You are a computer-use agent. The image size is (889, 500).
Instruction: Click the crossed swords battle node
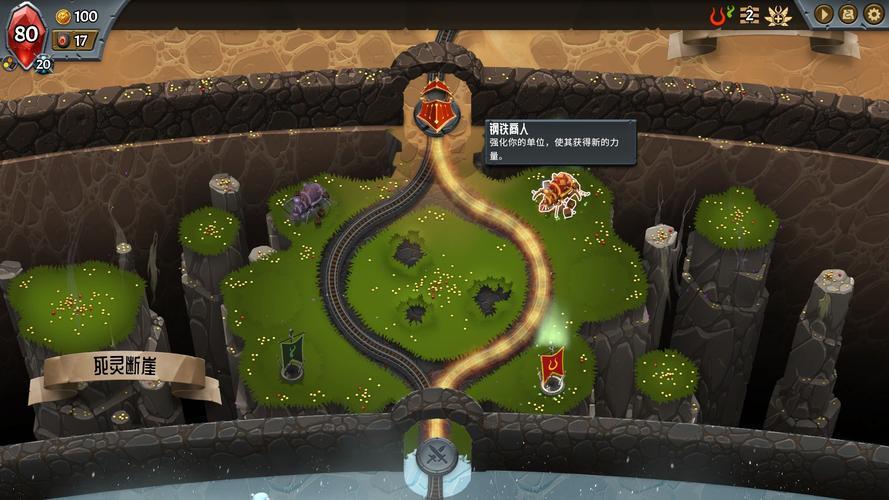click(437, 455)
